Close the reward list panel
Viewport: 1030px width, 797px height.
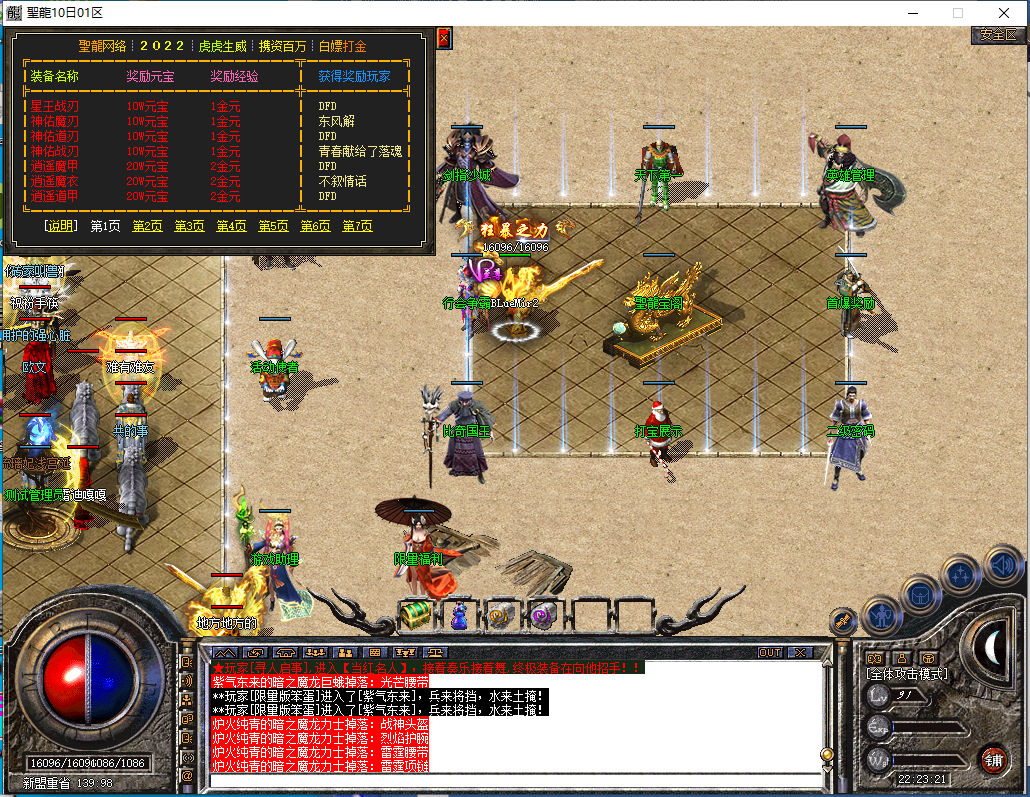click(444, 38)
